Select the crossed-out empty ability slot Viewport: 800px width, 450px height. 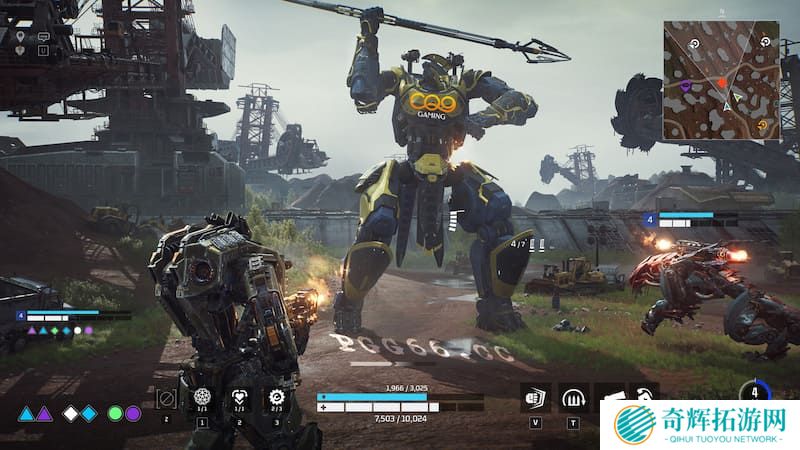167,399
